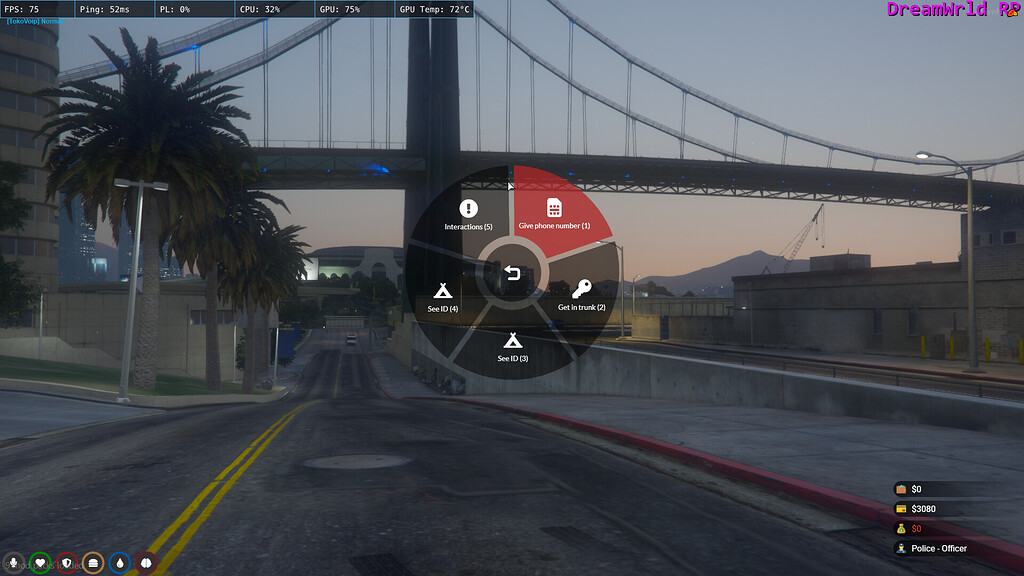The image size is (1024, 576).
Task: Click the back arrow in radial menu center
Action: point(512,272)
